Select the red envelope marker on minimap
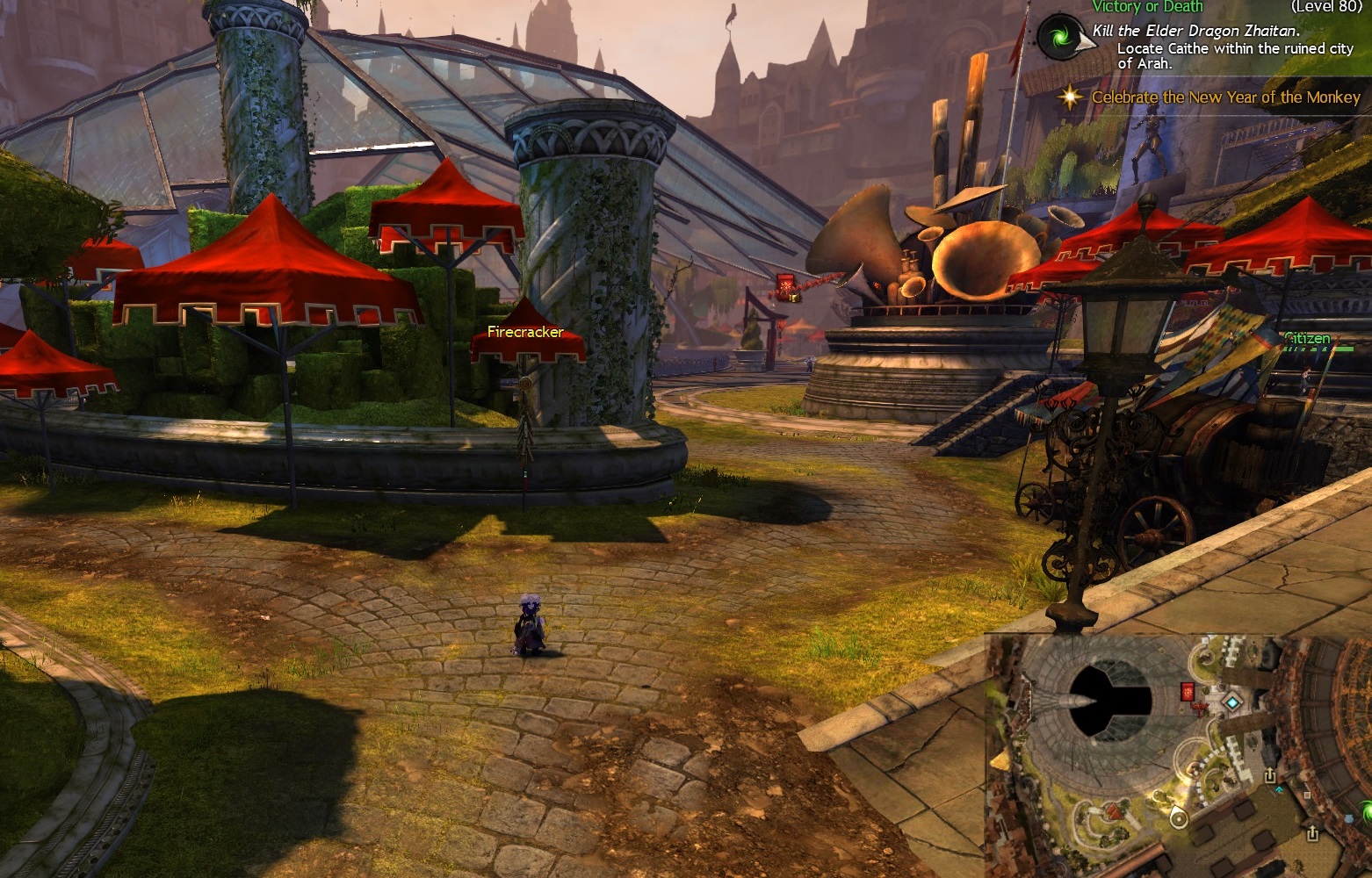 1188,692
